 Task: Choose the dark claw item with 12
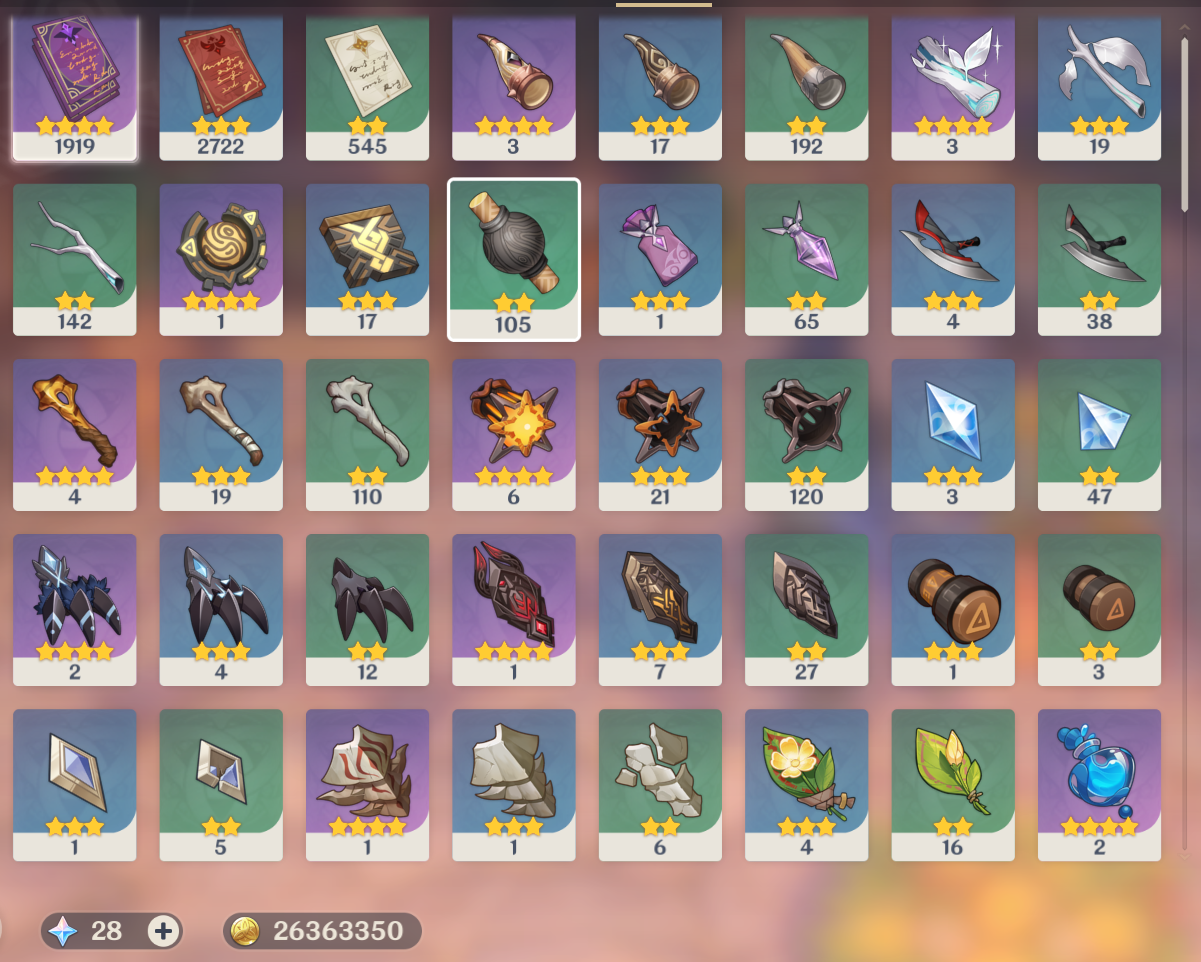click(367, 608)
